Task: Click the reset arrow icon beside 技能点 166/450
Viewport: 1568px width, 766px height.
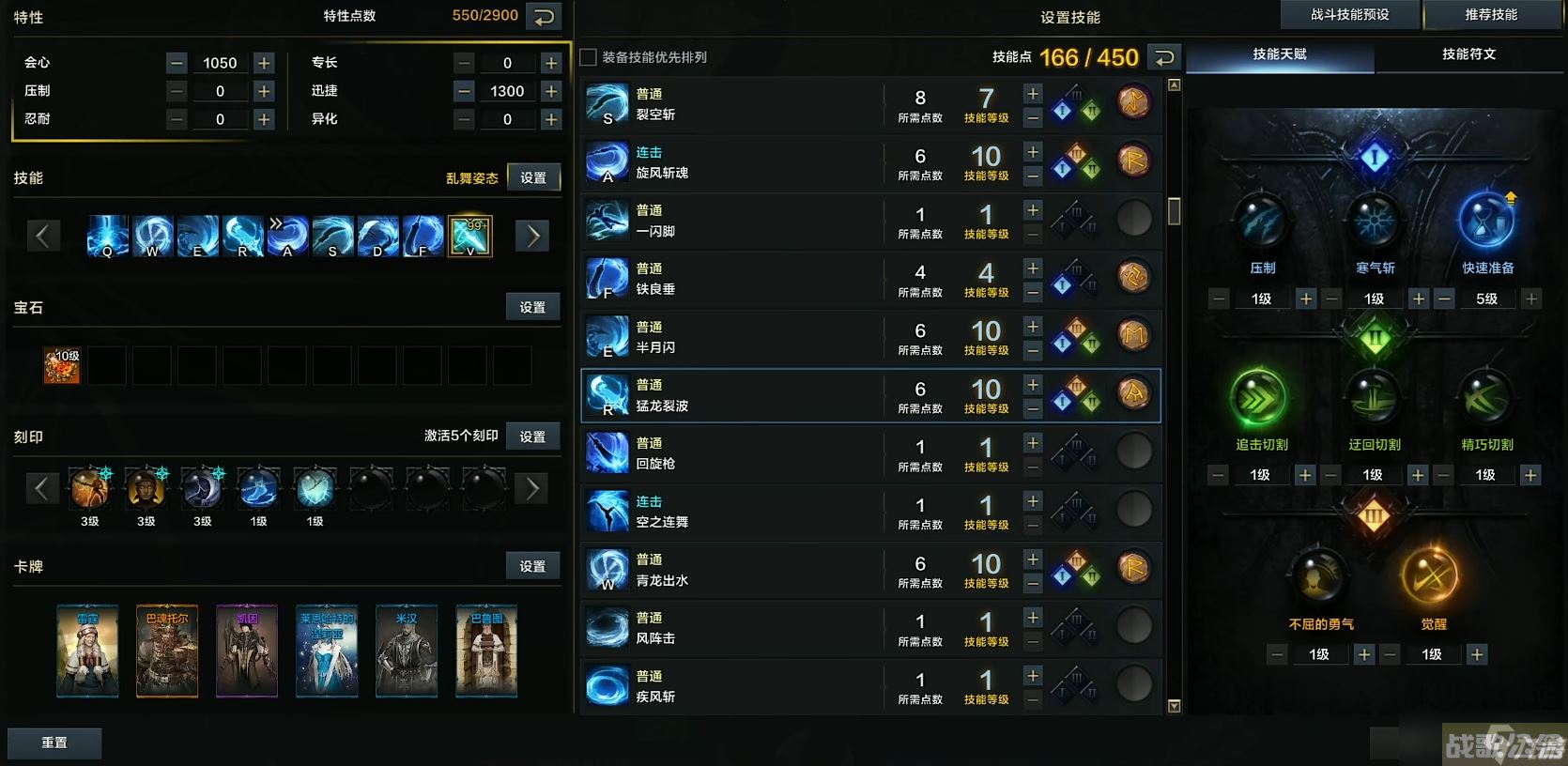Action: tap(1163, 57)
